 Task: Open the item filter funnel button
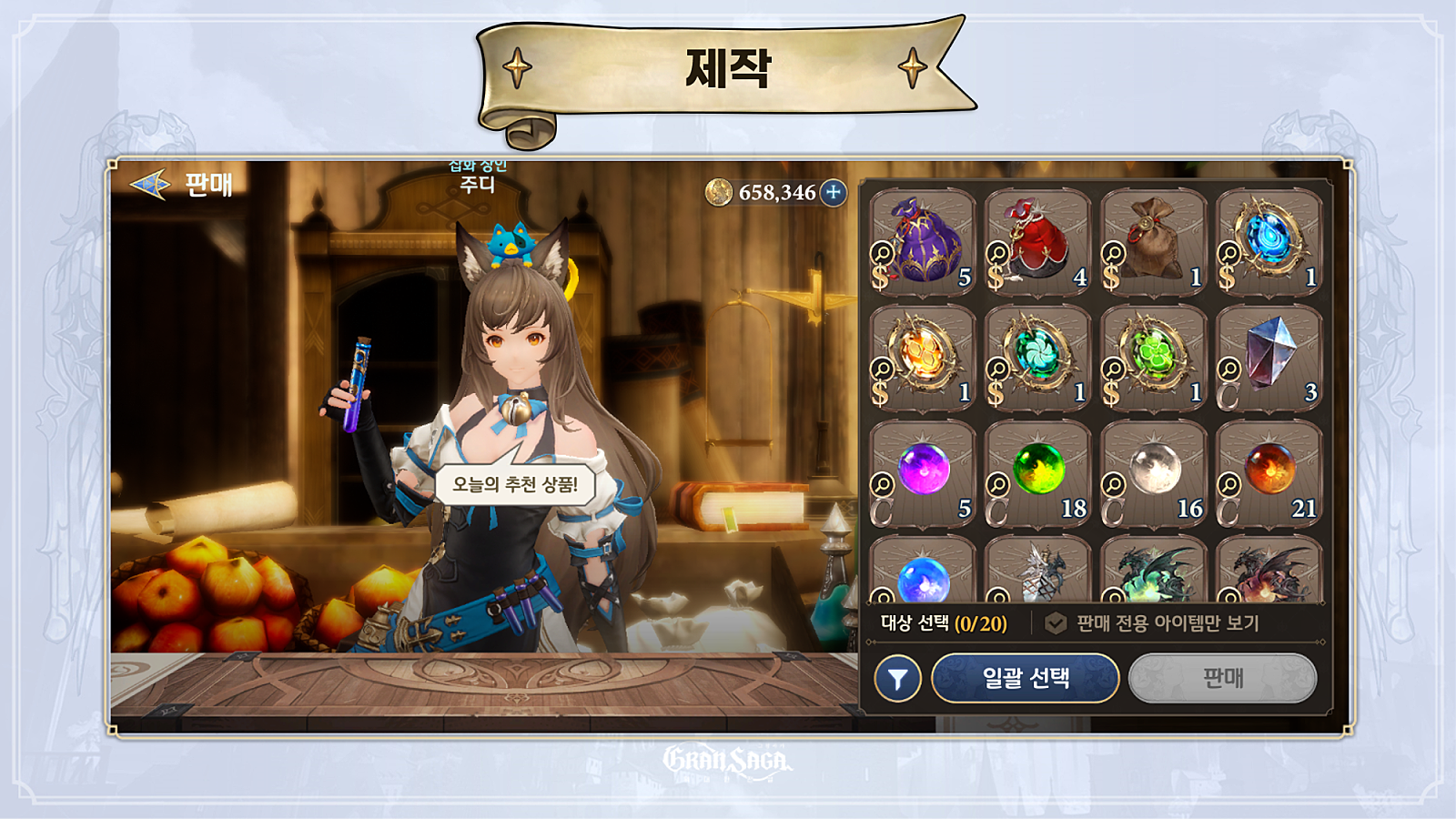coord(897,679)
